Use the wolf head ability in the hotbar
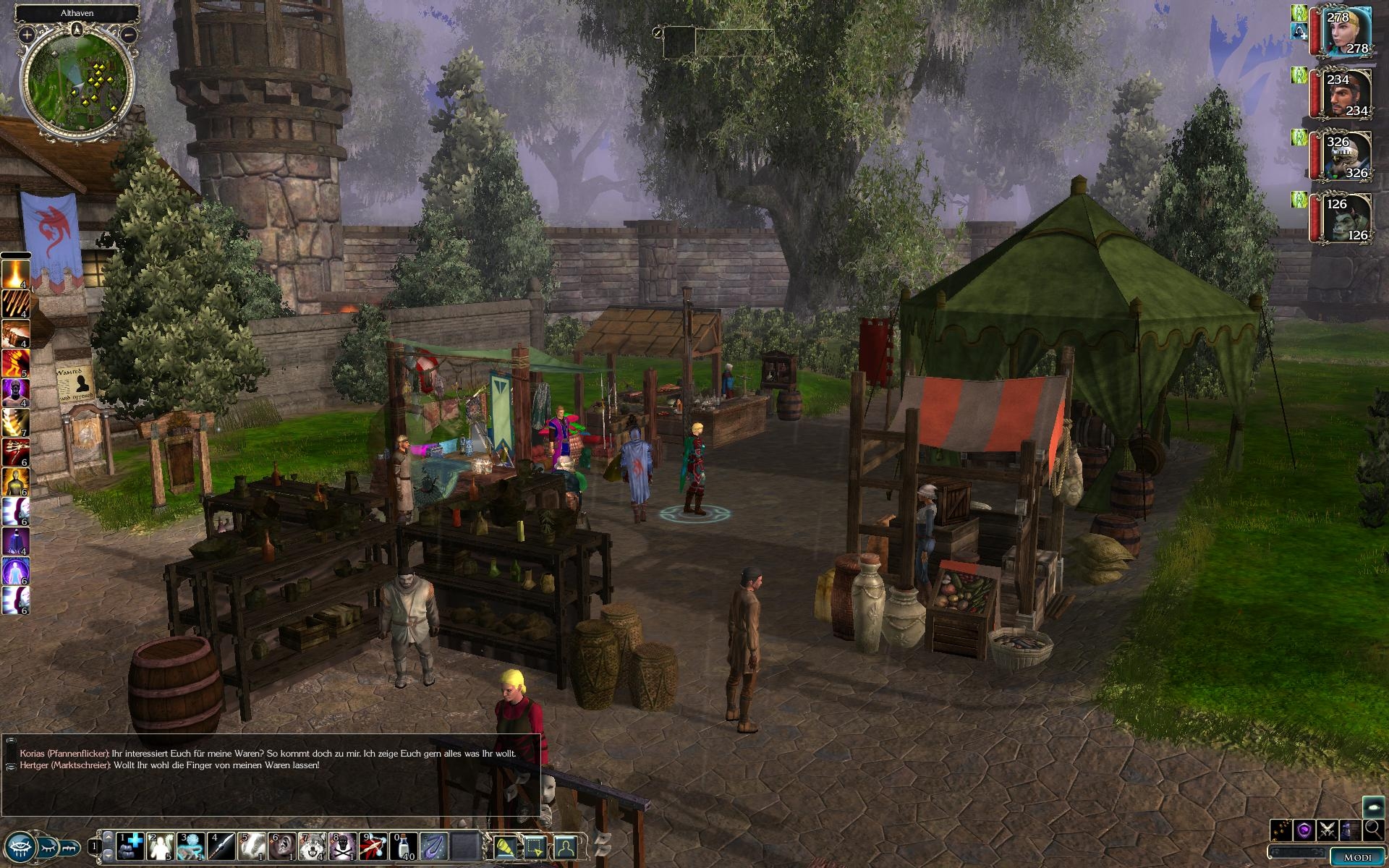The image size is (1389, 868). coord(313,844)
